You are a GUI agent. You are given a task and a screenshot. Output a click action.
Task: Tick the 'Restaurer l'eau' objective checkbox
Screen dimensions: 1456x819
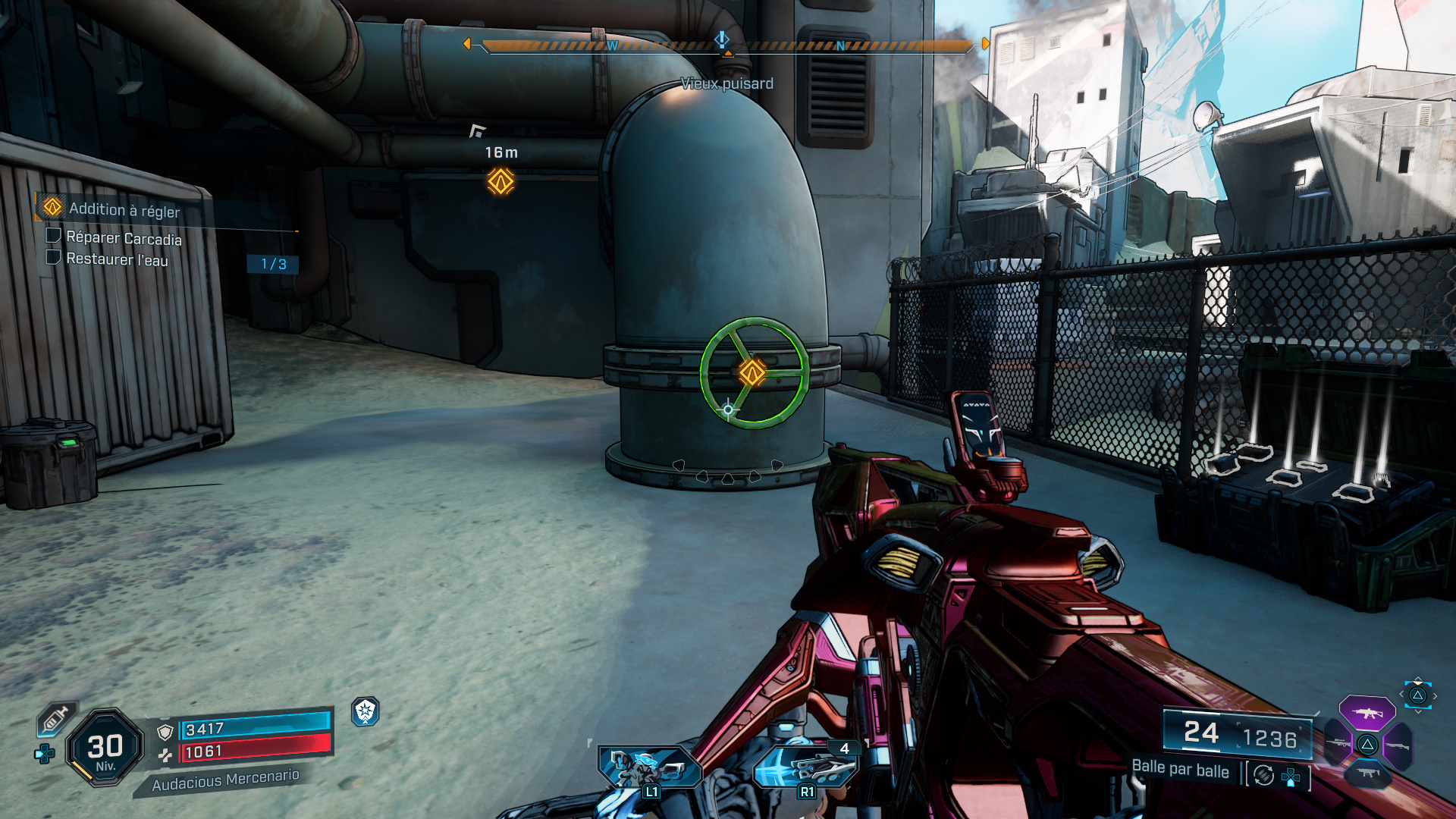(53, 257)
